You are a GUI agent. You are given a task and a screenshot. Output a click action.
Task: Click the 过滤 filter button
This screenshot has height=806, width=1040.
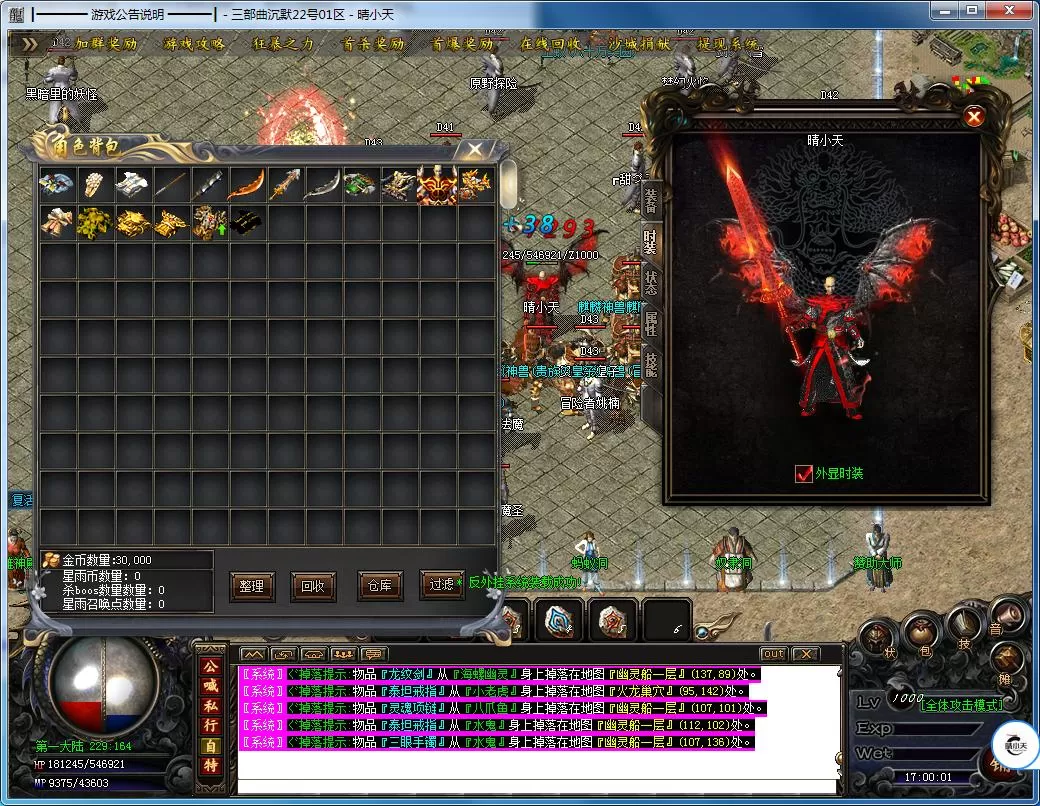[x=441, y=586]
